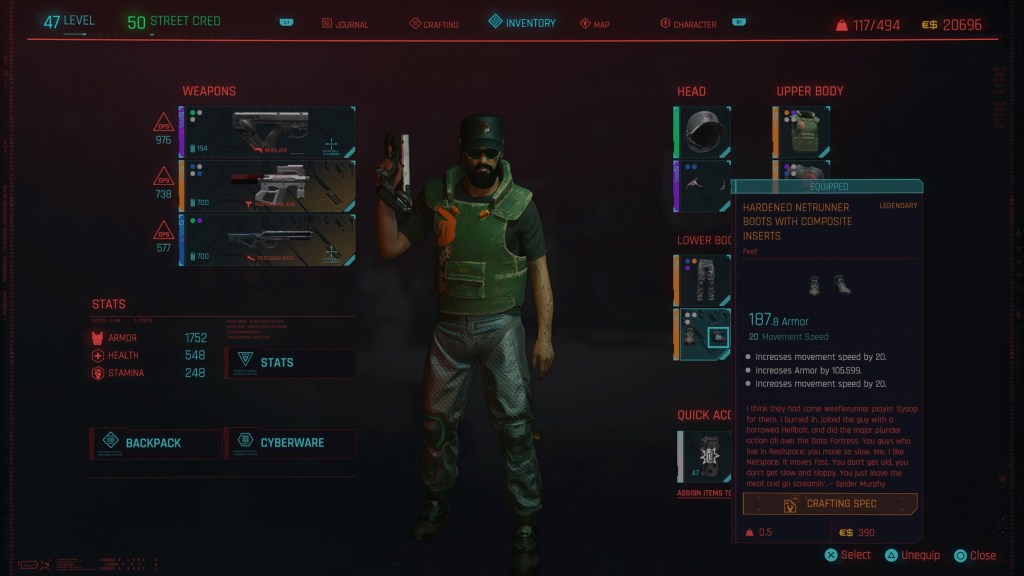
Task: Click the Crafting Spec button in tooltip
Action: (x=830, y=504)
